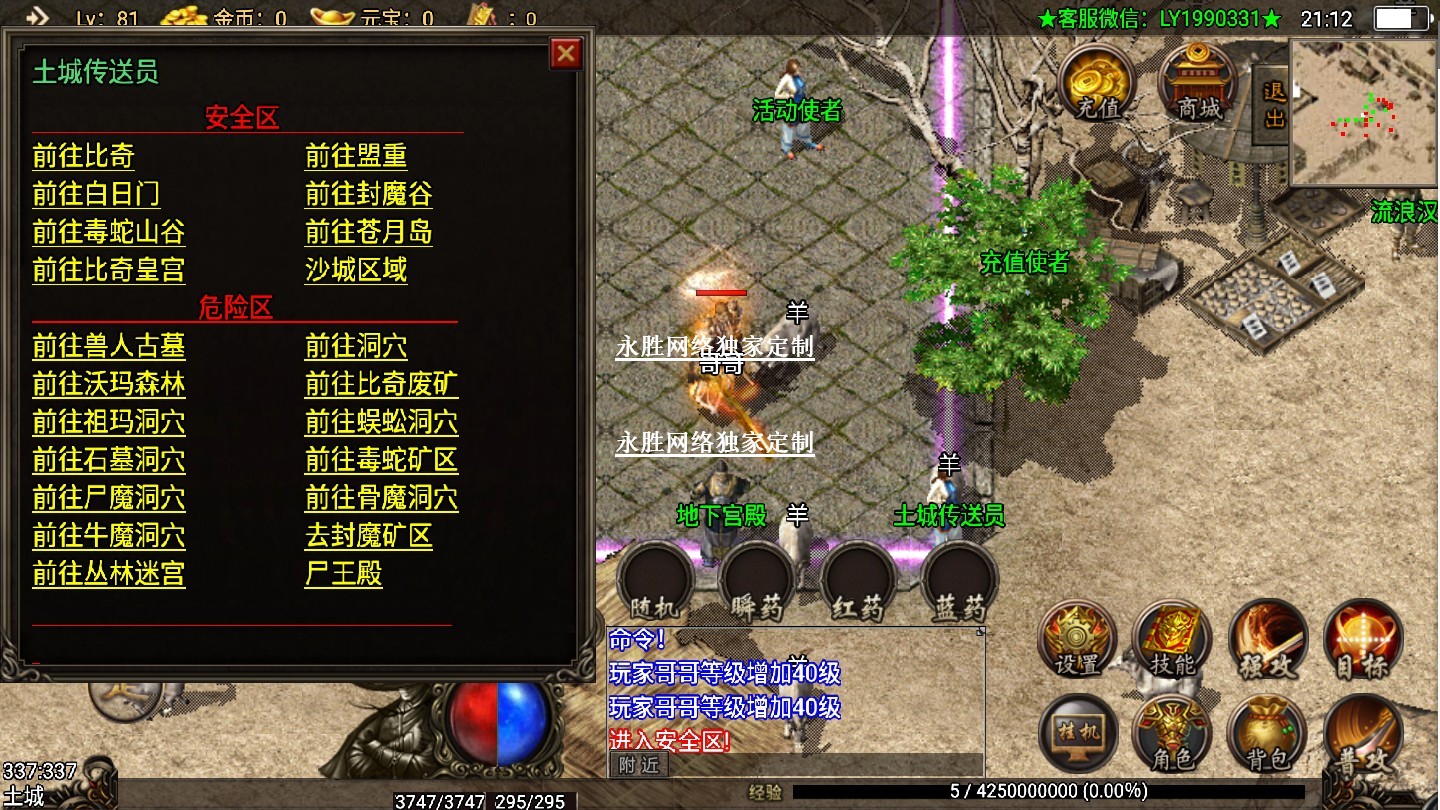Choose 沙城区域 destination
Image resolution: width=1440 pixels, height=810 pixels.
coord(355,270)
